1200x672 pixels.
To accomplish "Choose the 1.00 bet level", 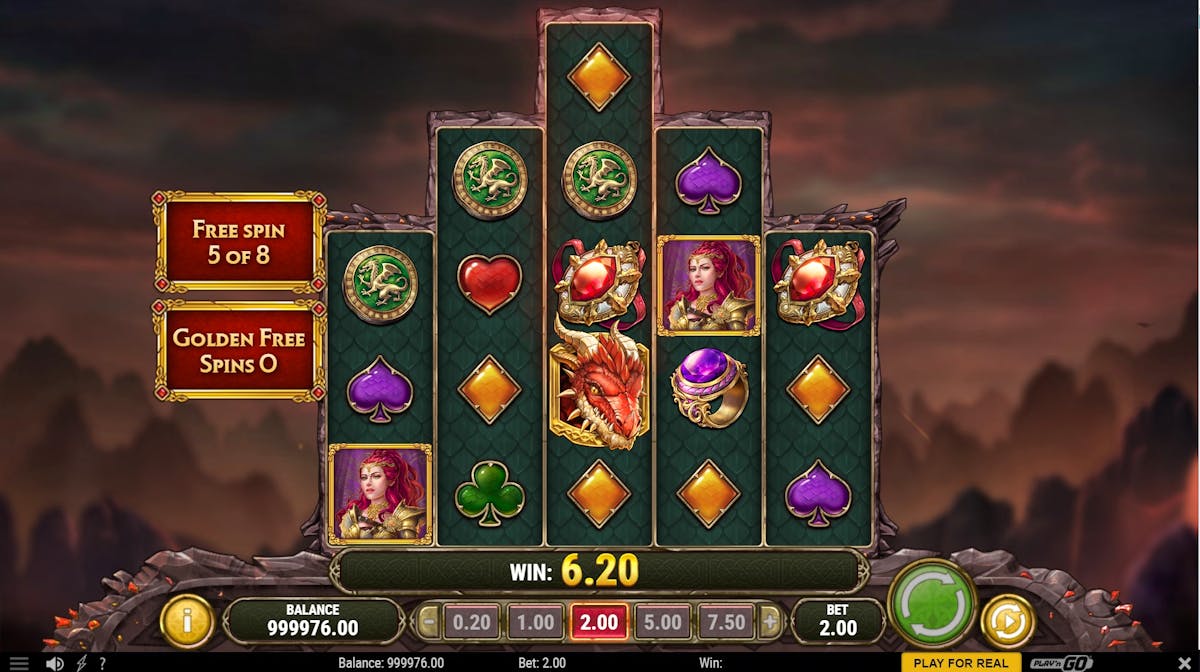I will tap(535, 622).
